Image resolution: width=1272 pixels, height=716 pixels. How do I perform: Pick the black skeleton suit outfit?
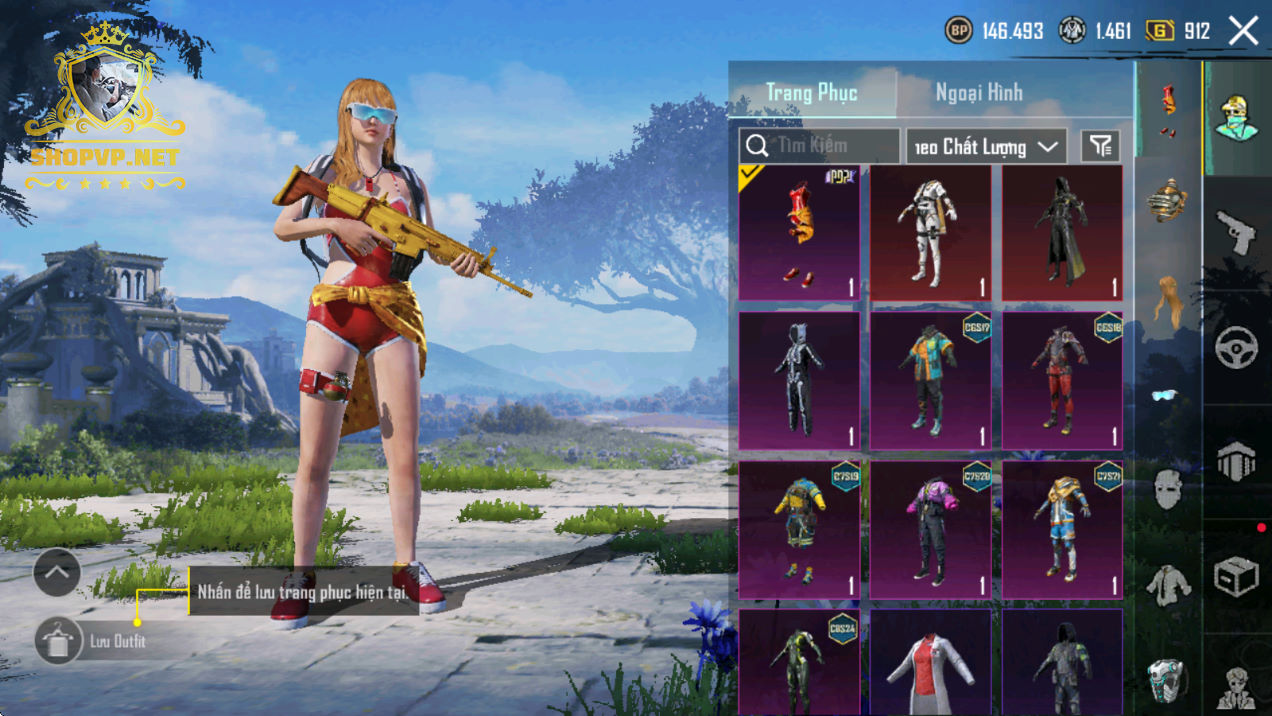coord(799,381)
